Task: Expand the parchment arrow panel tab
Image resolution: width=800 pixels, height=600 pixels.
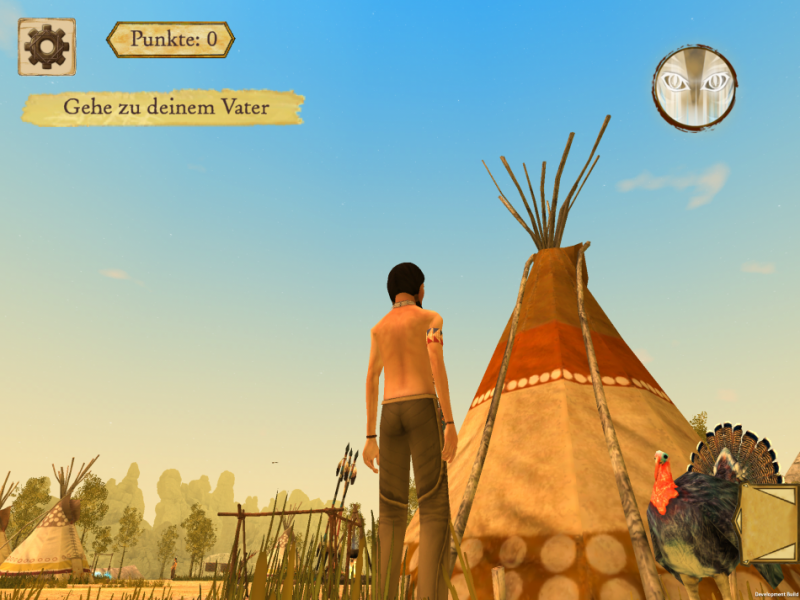Action: [767, 522]
